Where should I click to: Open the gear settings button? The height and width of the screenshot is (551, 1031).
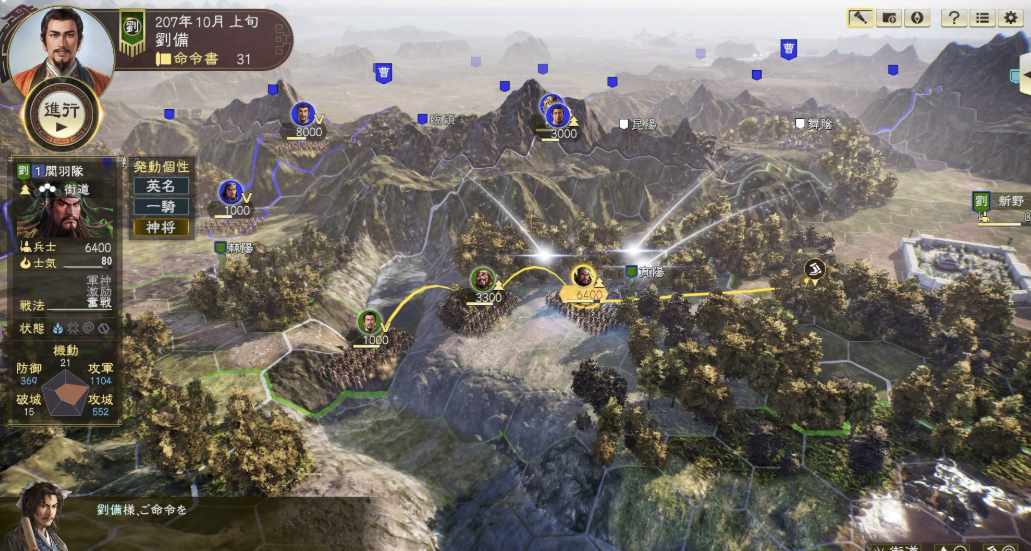tap(1011, 18)
